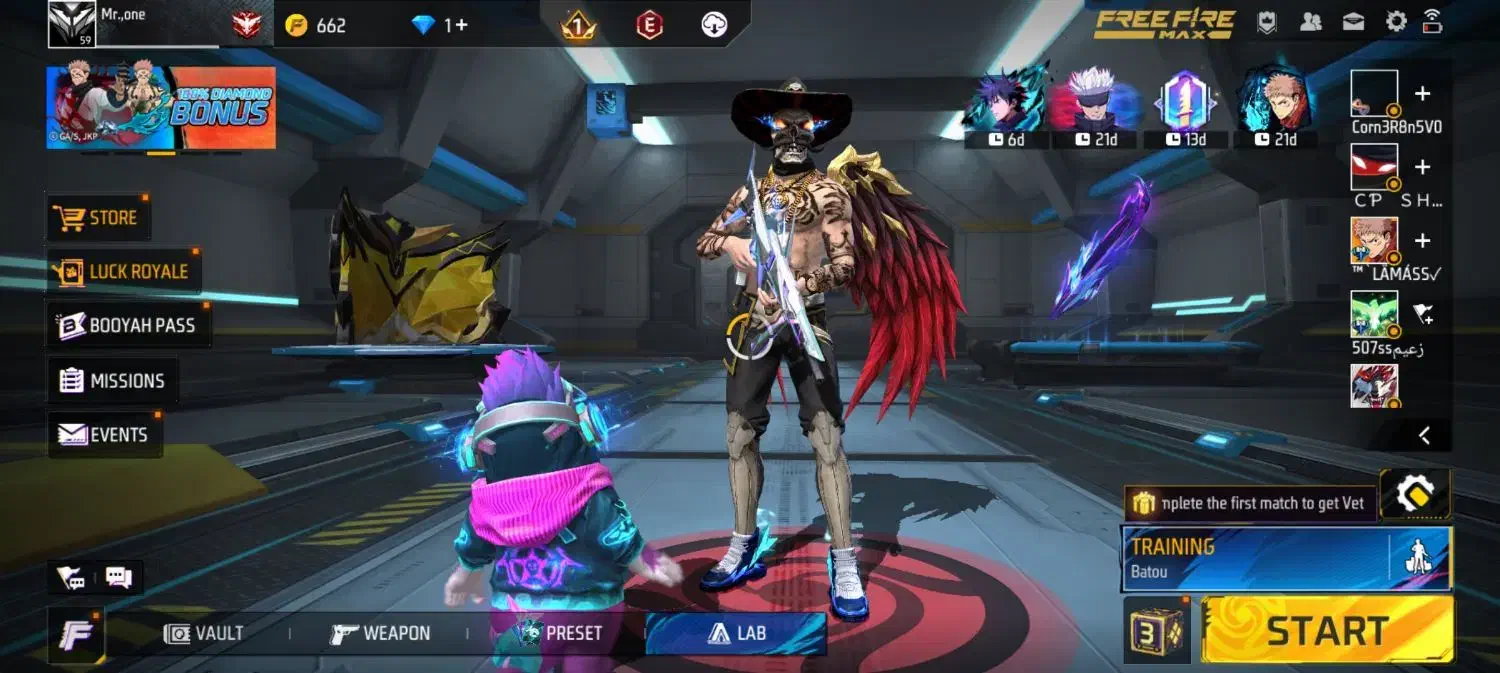Image resolution: width=1500 pixels, height=673 pixels.
Task: Add diamonds using the diamond counter
Action: click(440, 25)
